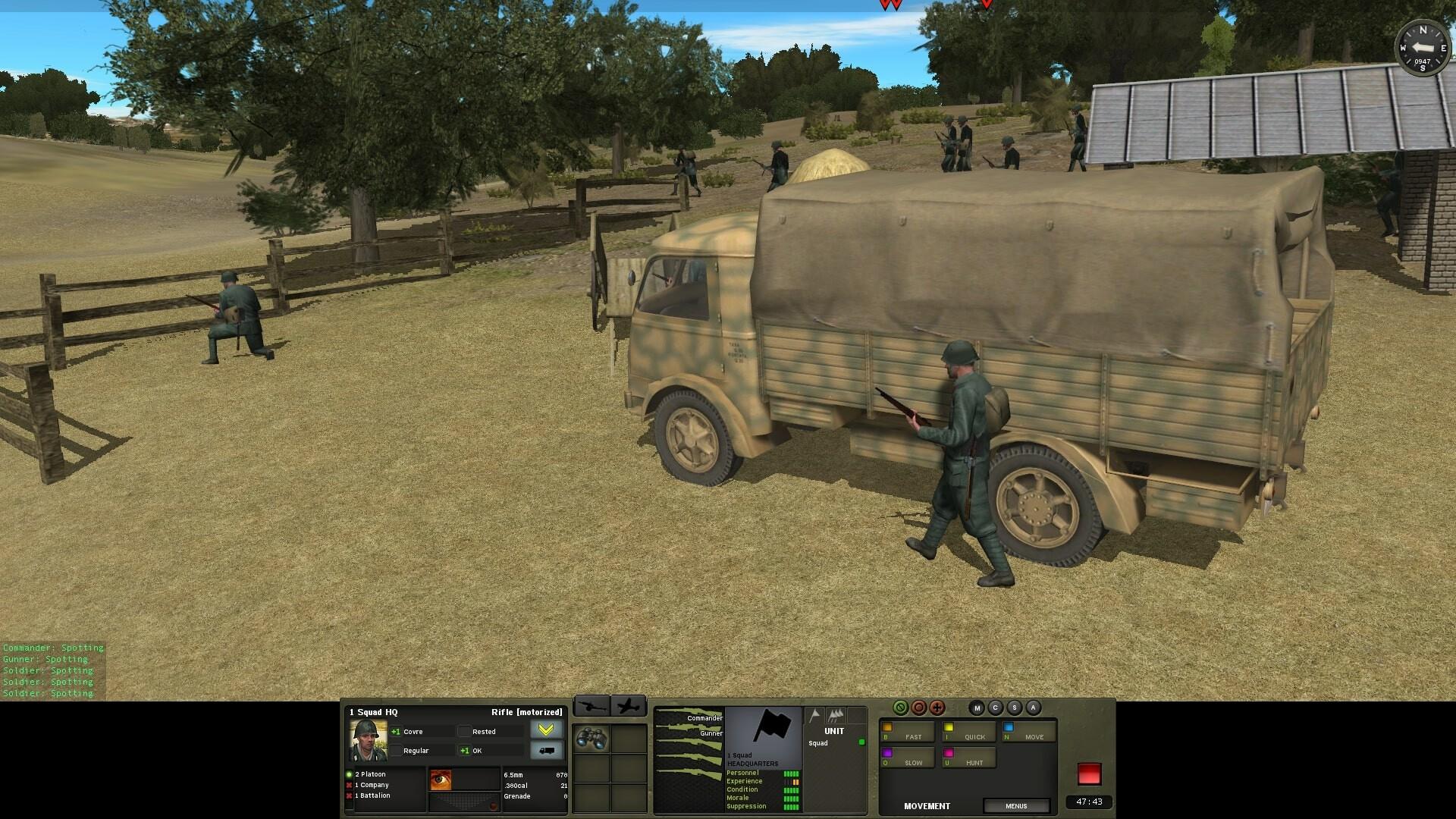Image resolution: width=1456 pixels, height=819 pixels.
Task: Click the HUNT movement command
Action: [975, 763]
